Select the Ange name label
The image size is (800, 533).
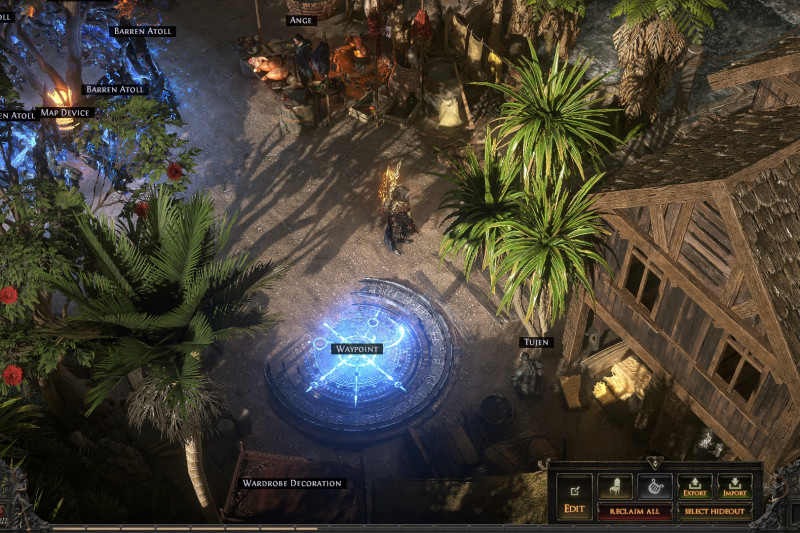coord(301,20)
